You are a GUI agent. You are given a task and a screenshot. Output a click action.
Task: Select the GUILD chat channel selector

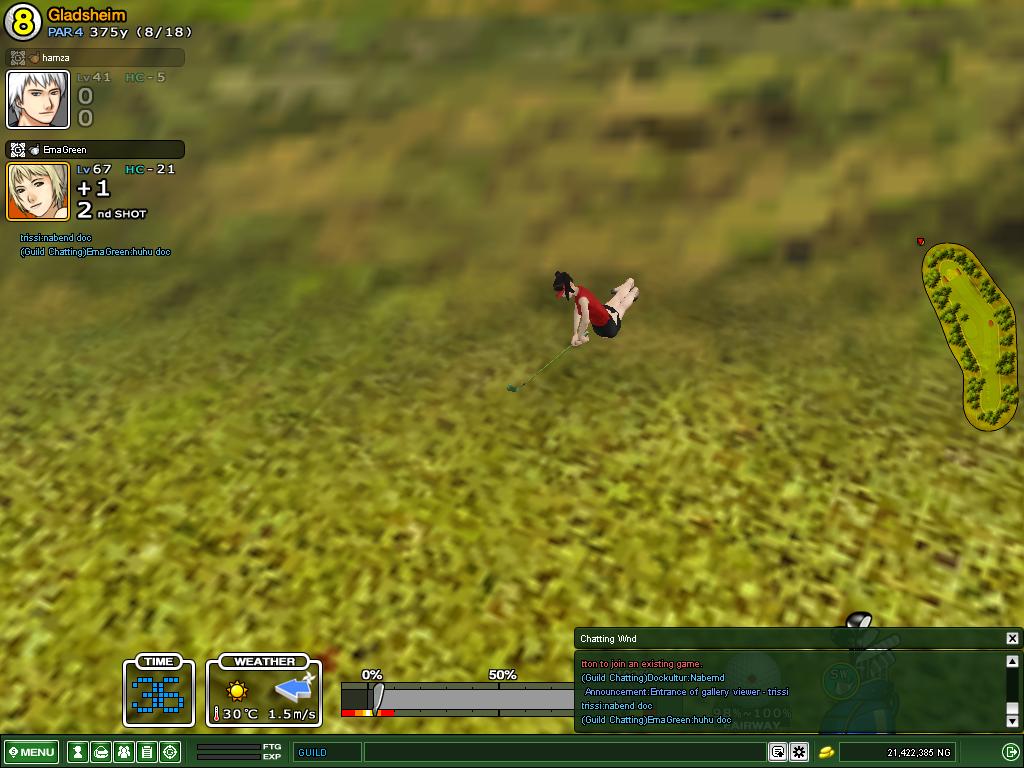pos(327,752)
